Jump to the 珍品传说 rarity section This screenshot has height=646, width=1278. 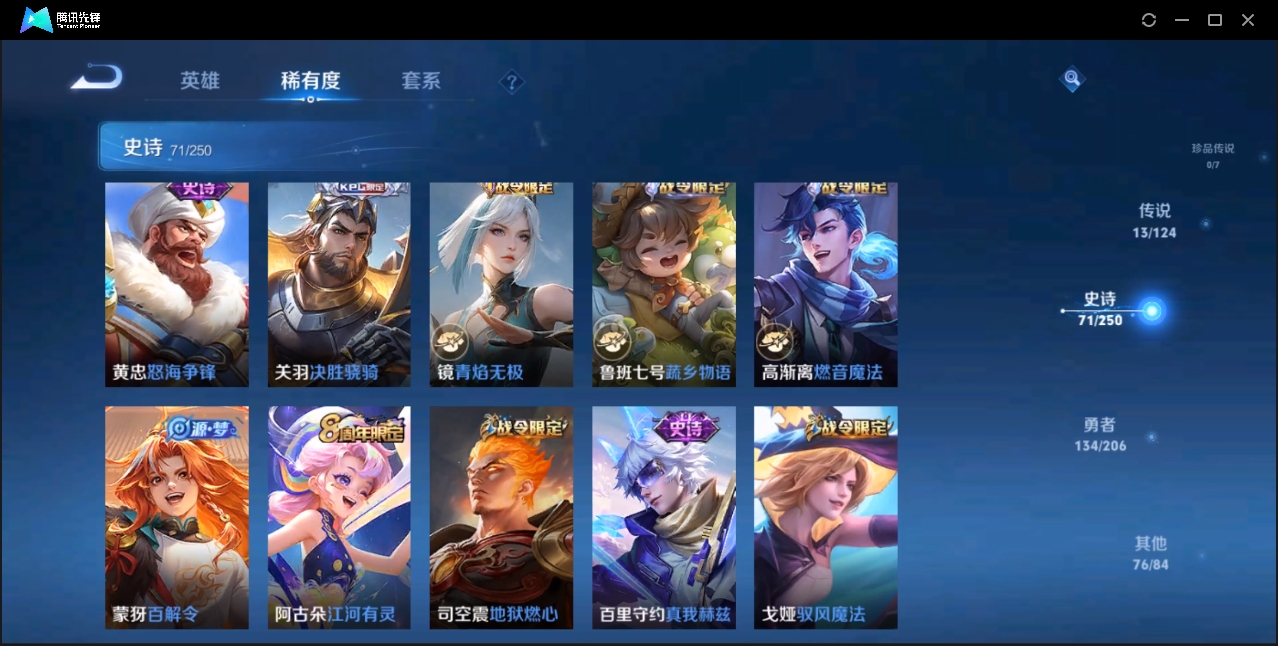1212,154
